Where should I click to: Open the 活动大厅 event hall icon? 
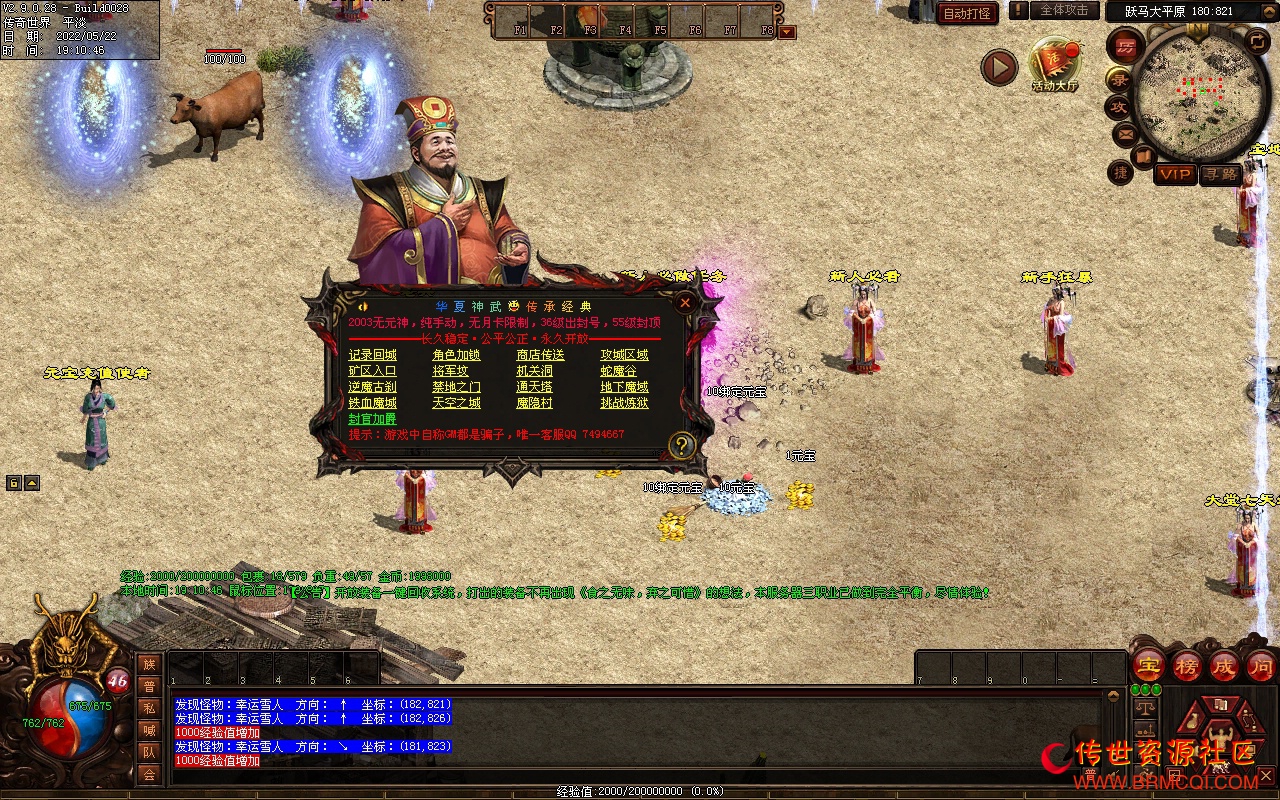coord(1055,65)
